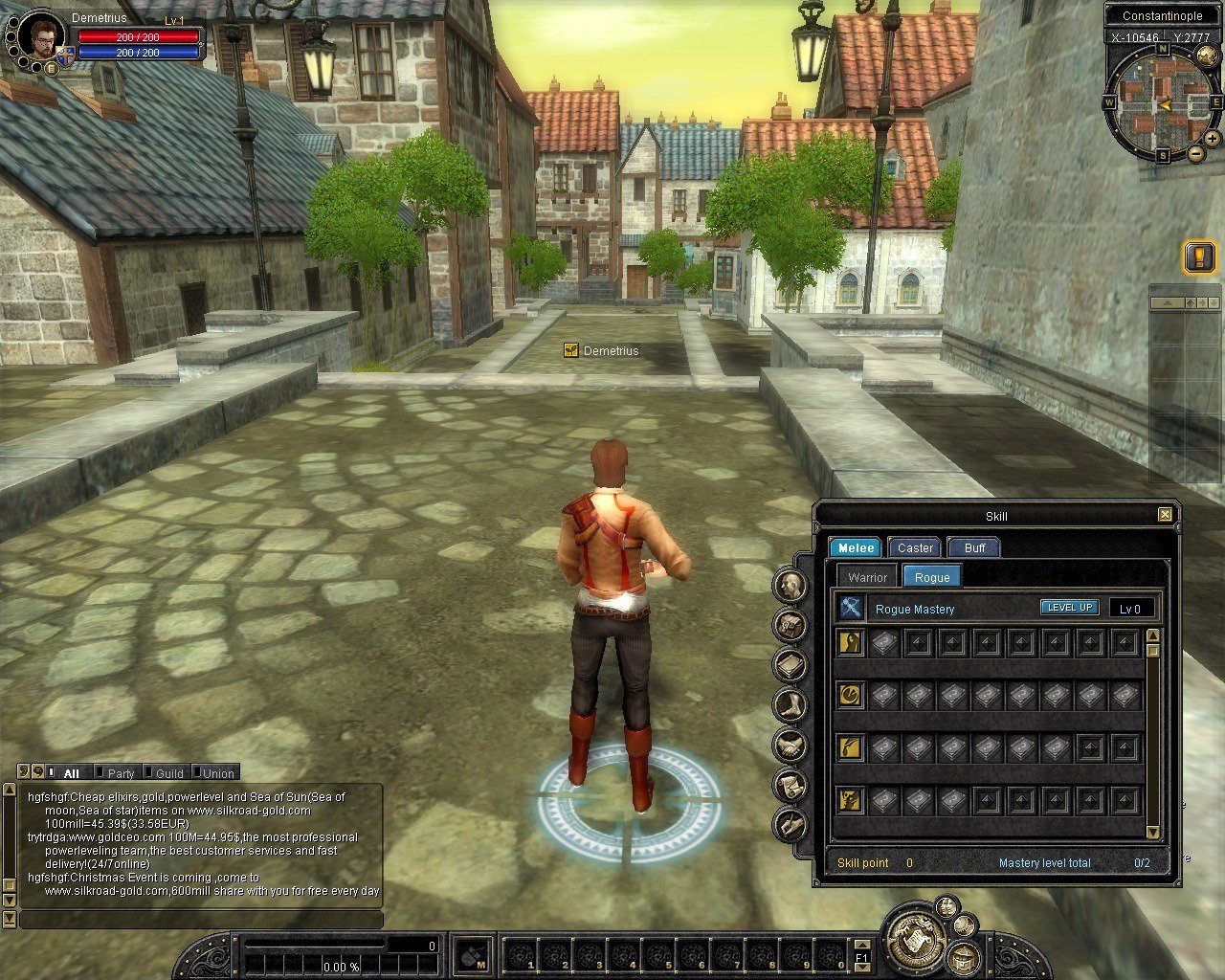Level up Rogue Mastery
The width and height of the screenshot is (1225, 980).
click(1069, 608)
